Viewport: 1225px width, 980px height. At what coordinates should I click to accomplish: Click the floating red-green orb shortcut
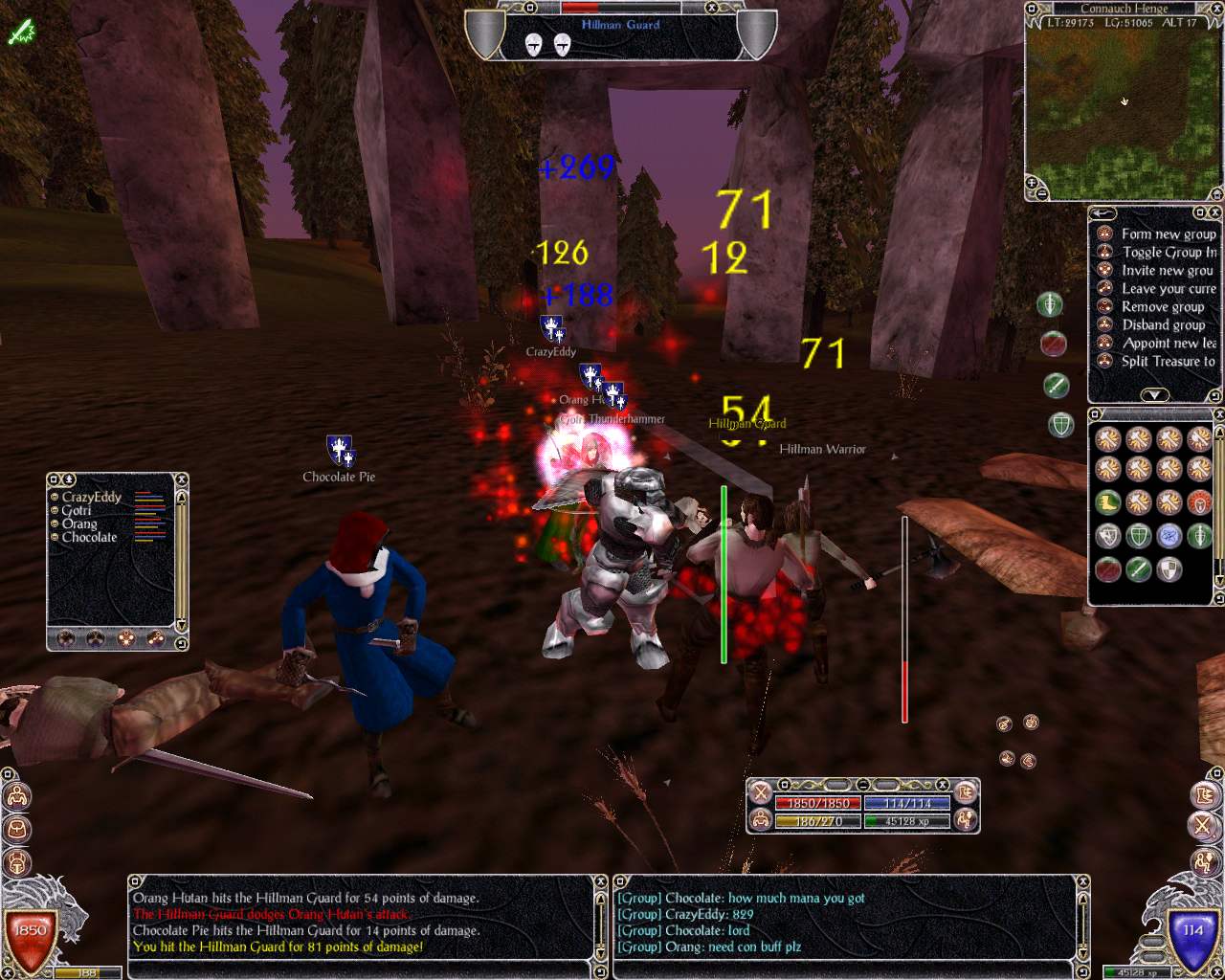[x=1053, y=343]
